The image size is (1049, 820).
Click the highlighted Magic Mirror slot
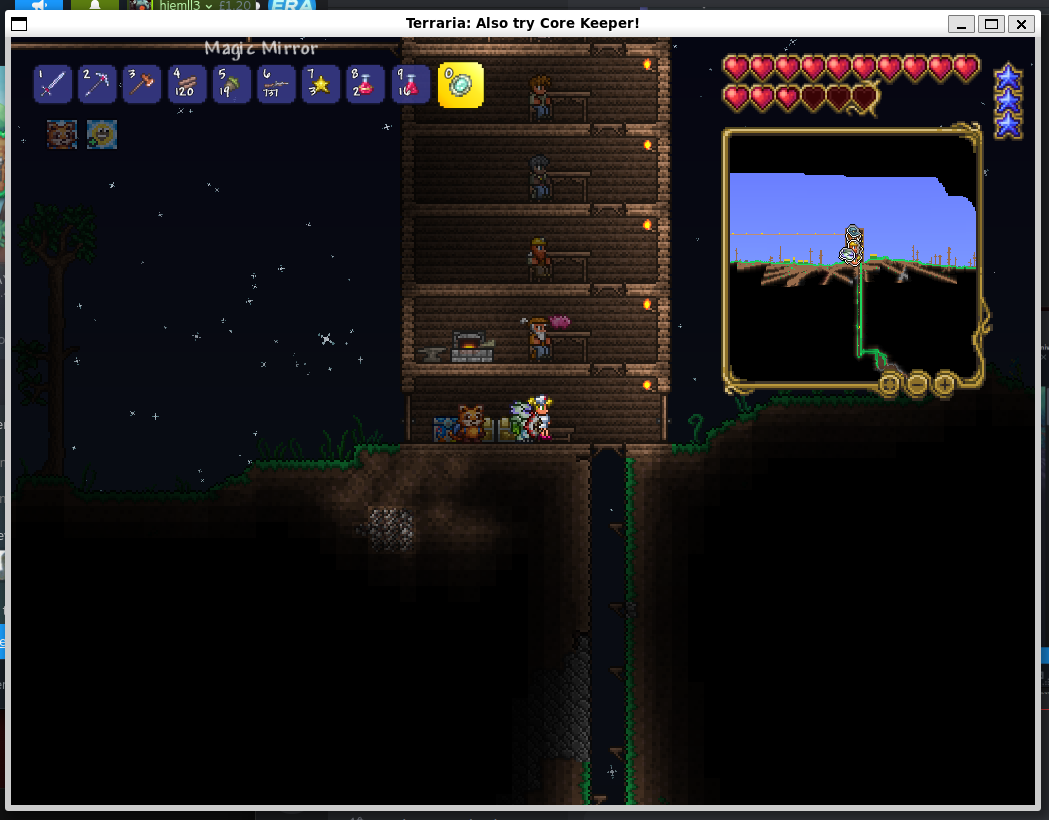tap(460, 85)
